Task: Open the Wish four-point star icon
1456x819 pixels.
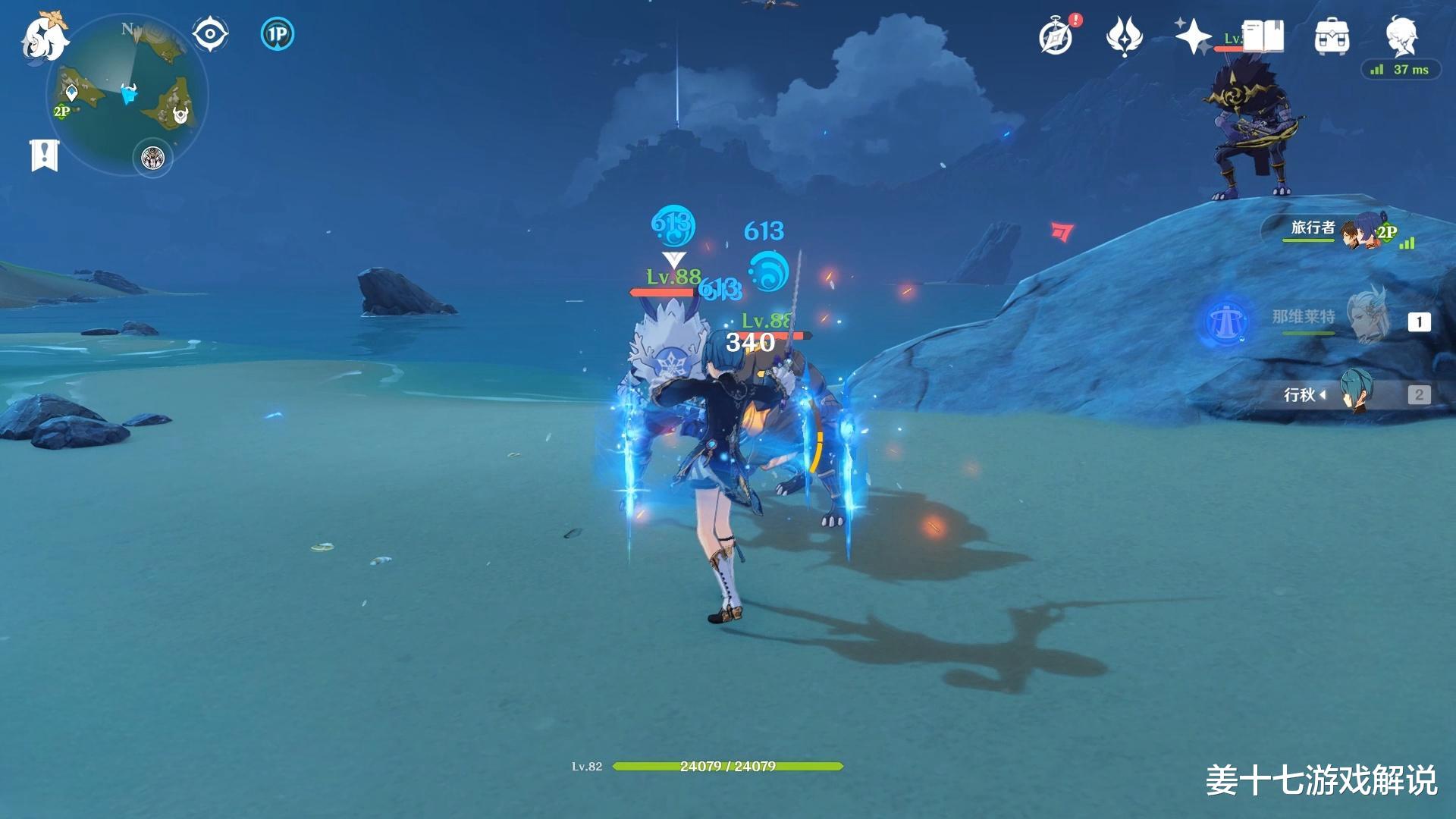Action: pyautogui.click(x=1192, y=36)
